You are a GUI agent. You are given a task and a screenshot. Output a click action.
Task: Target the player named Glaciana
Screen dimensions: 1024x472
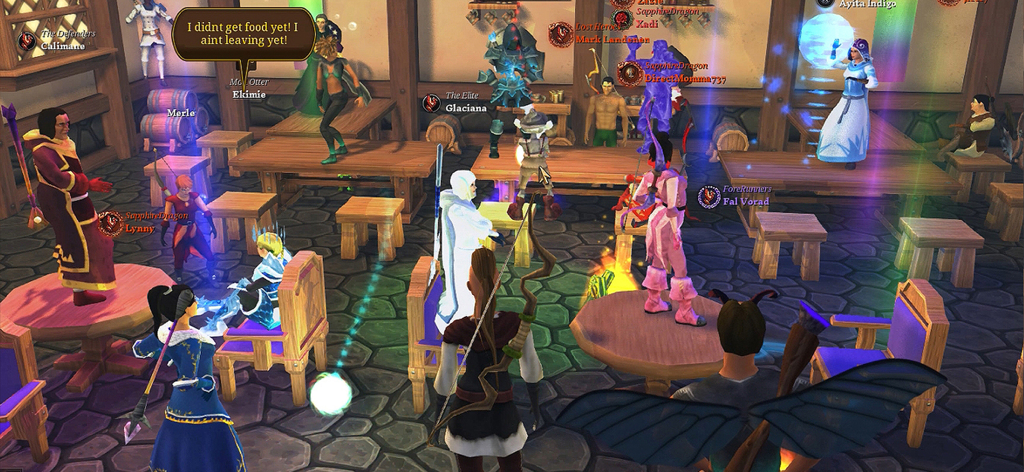click(x=467, y=107)
